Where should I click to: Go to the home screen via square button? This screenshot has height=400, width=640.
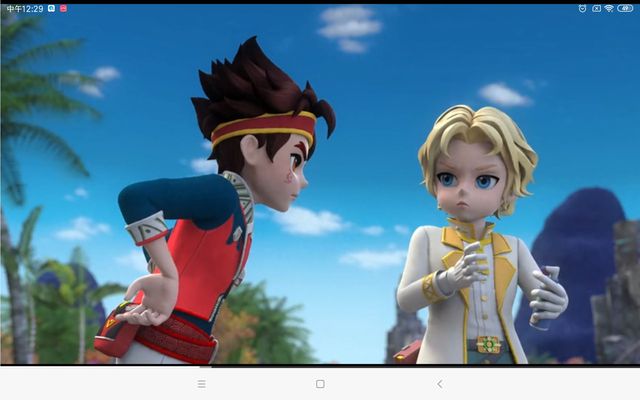(x=320, y=384)
